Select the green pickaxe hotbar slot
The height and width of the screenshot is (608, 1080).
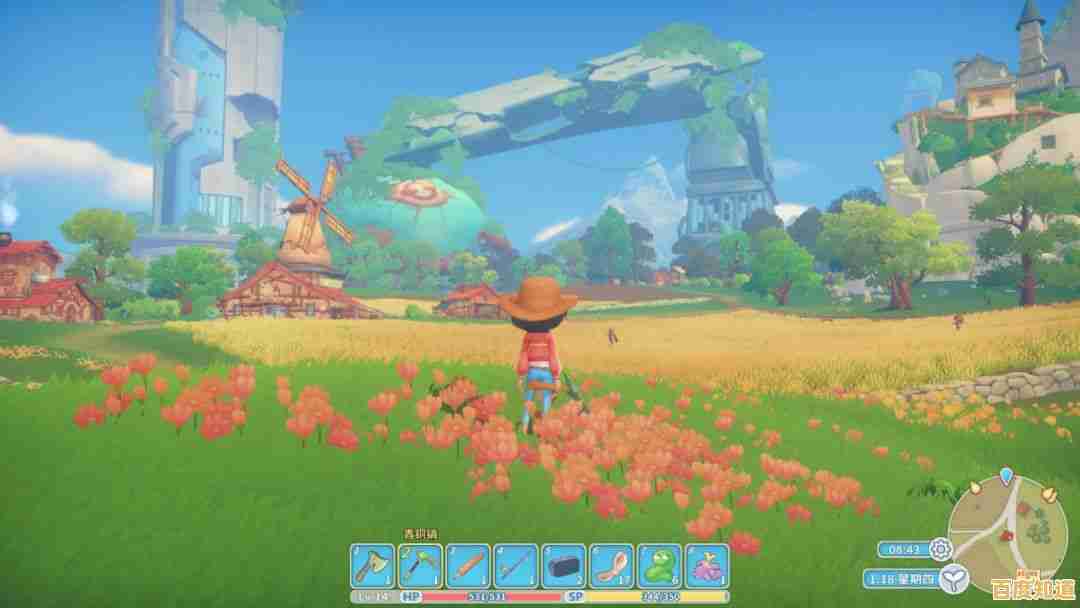coord(420,566)
